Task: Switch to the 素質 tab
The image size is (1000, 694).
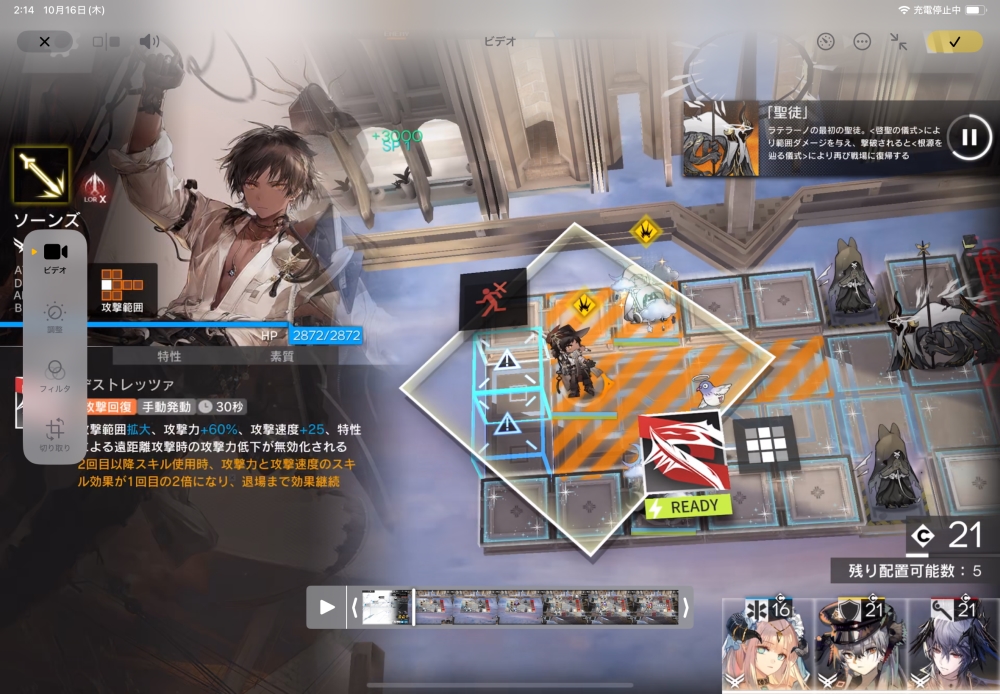Action: (x=283, y=356)
